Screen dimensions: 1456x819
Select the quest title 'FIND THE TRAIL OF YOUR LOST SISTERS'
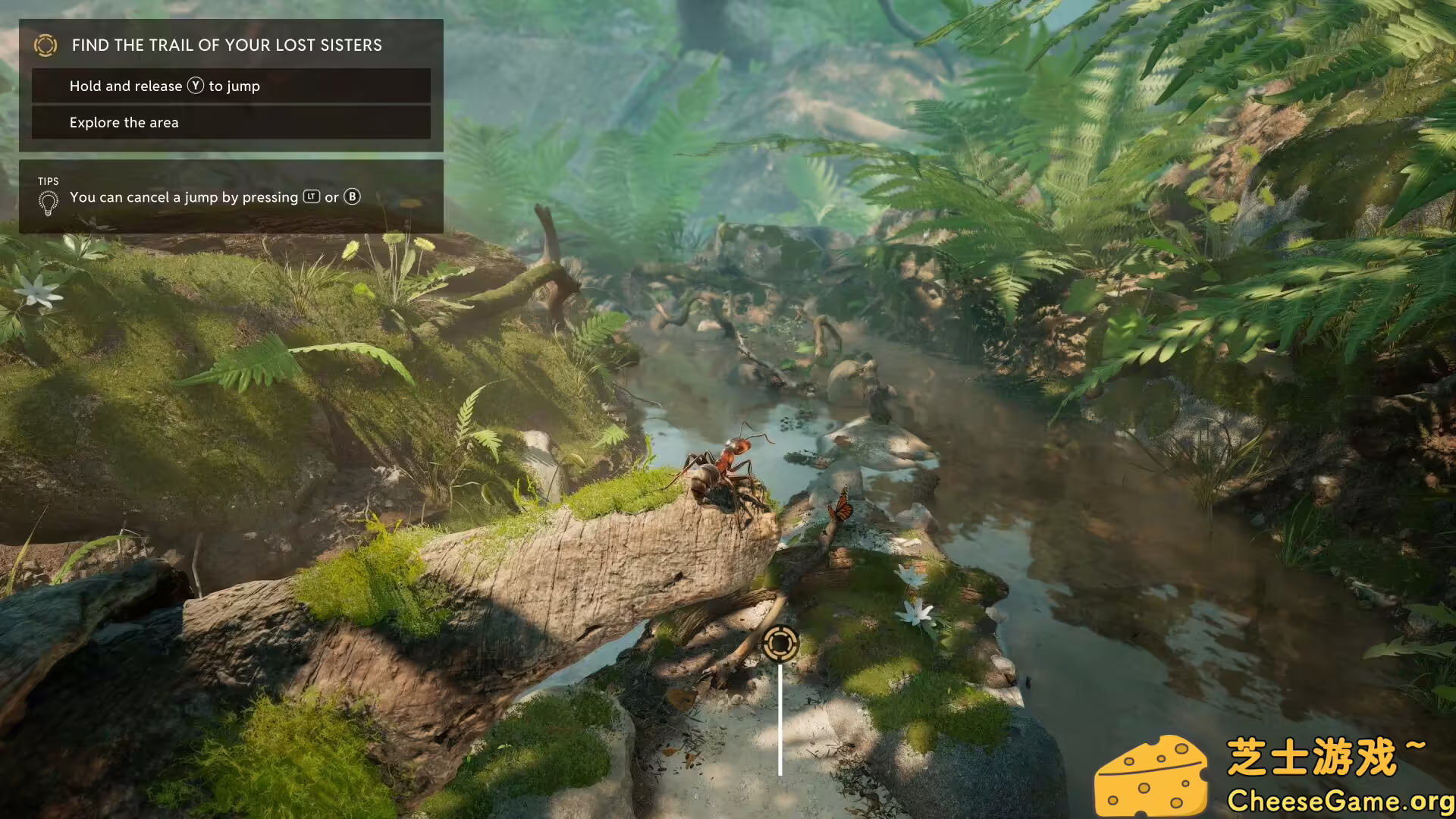226,45
